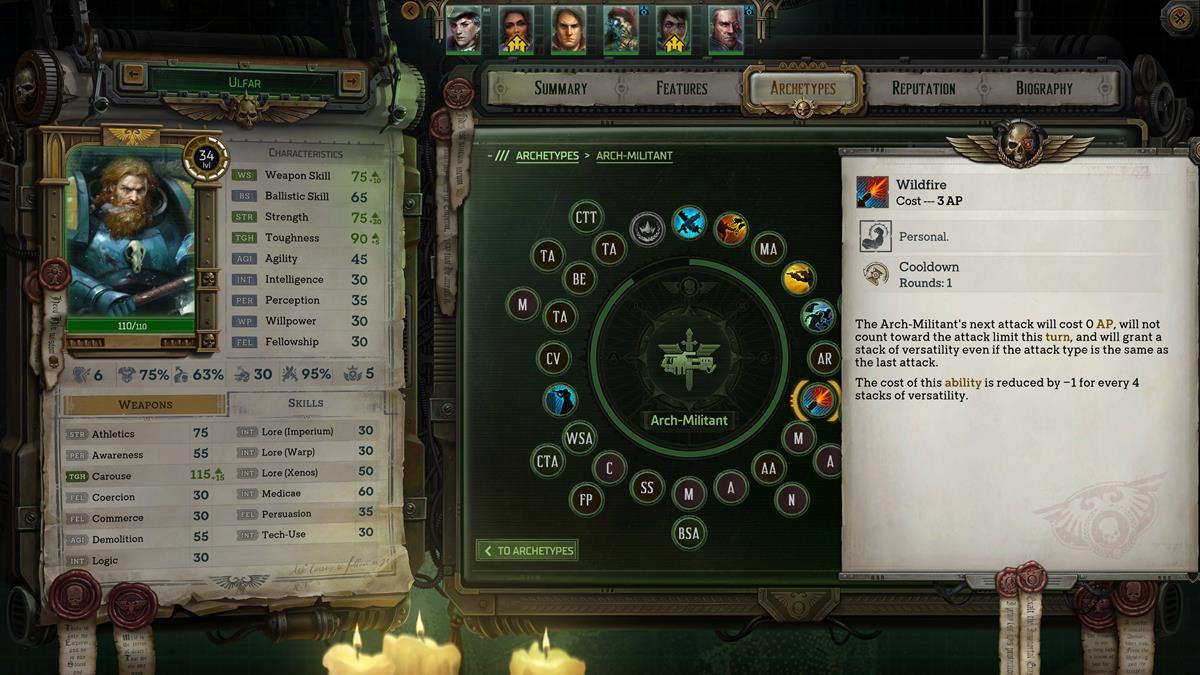The image size is (1200, 675).
Task: Select the AR archetype node
Action: coord(825,358)
